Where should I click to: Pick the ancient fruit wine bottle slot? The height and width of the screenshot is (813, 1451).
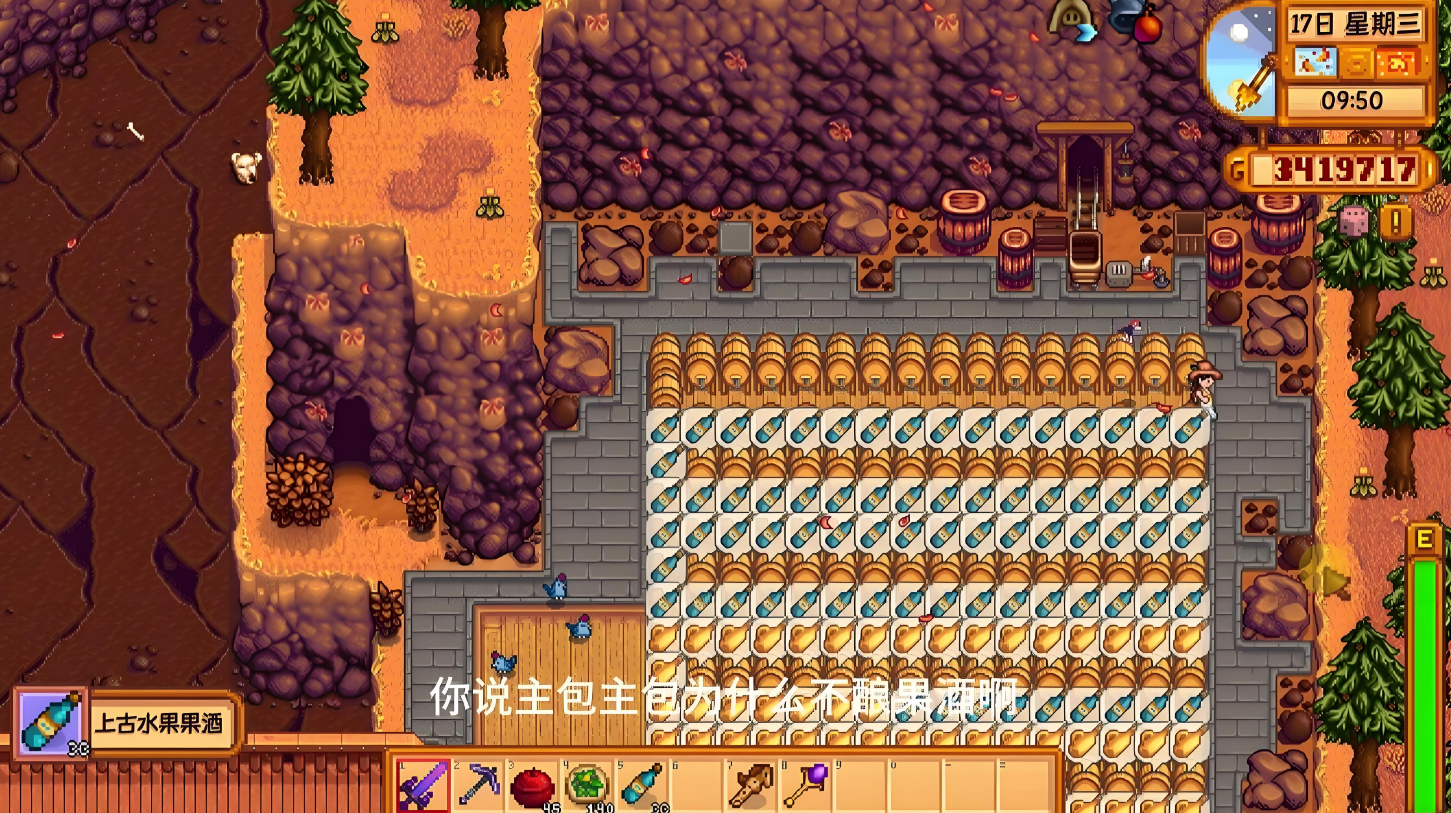[642, 785]
